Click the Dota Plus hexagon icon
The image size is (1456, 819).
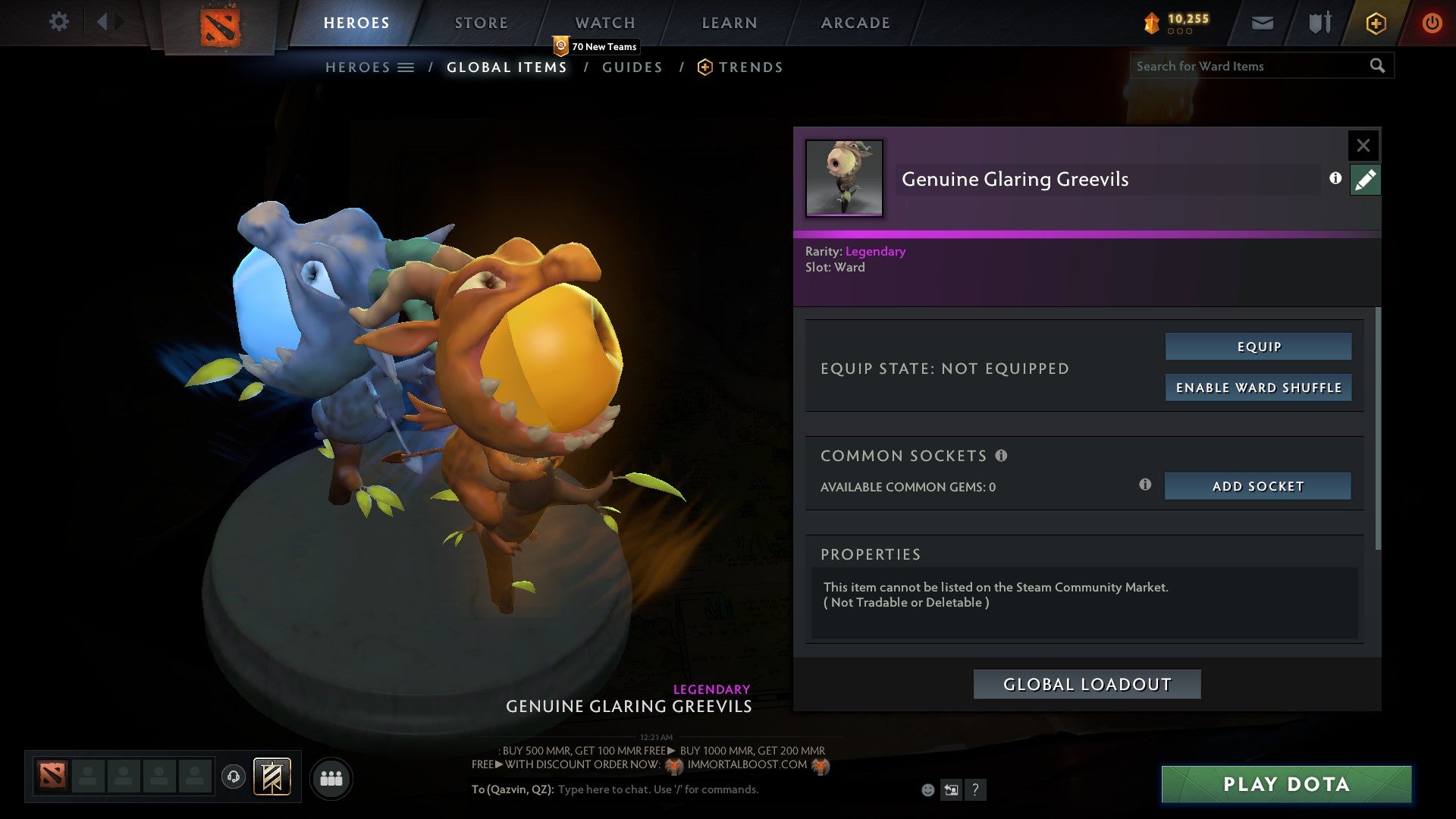point(1375,23)
